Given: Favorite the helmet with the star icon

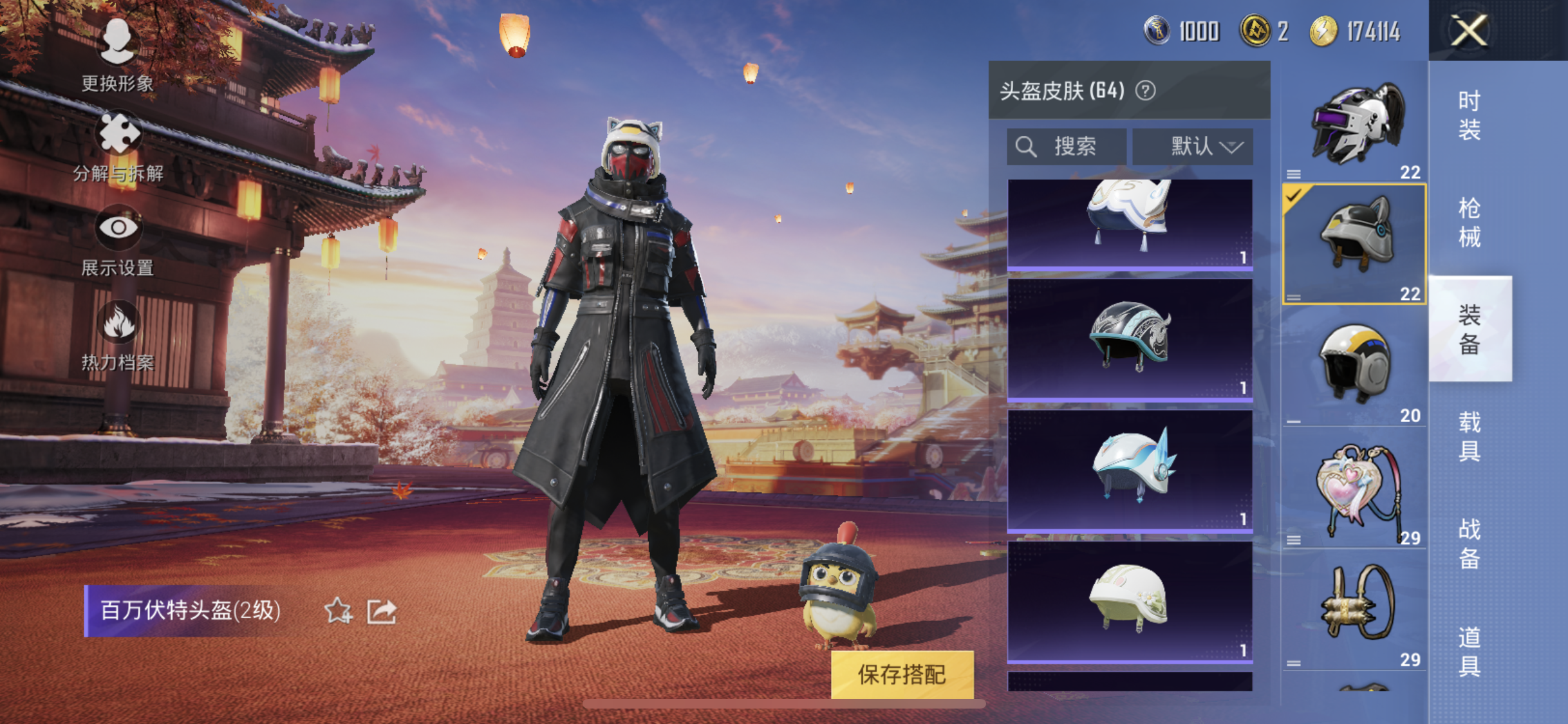Looking at the screenshot, I should [338, 611].
